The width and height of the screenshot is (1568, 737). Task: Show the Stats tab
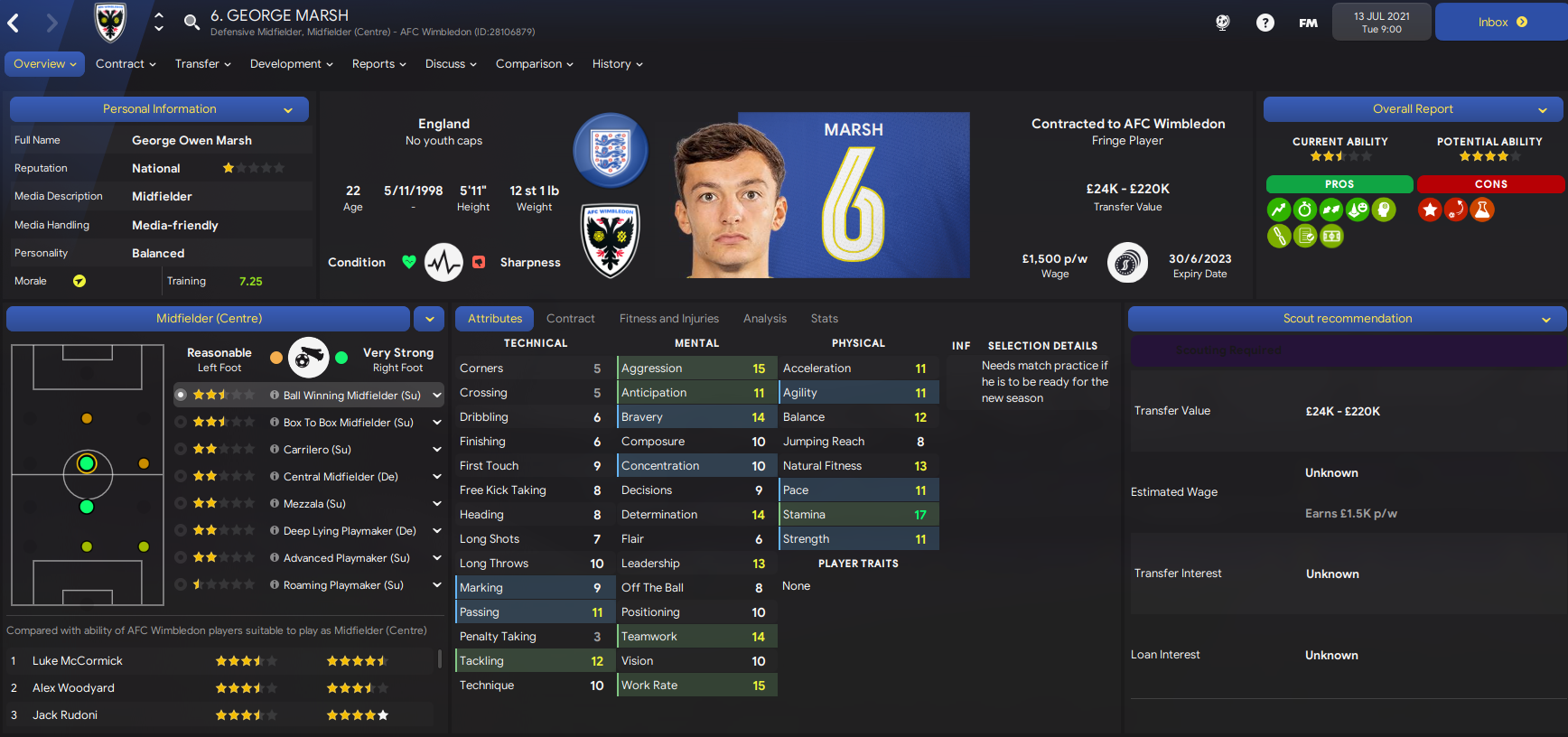click(824, 319)
